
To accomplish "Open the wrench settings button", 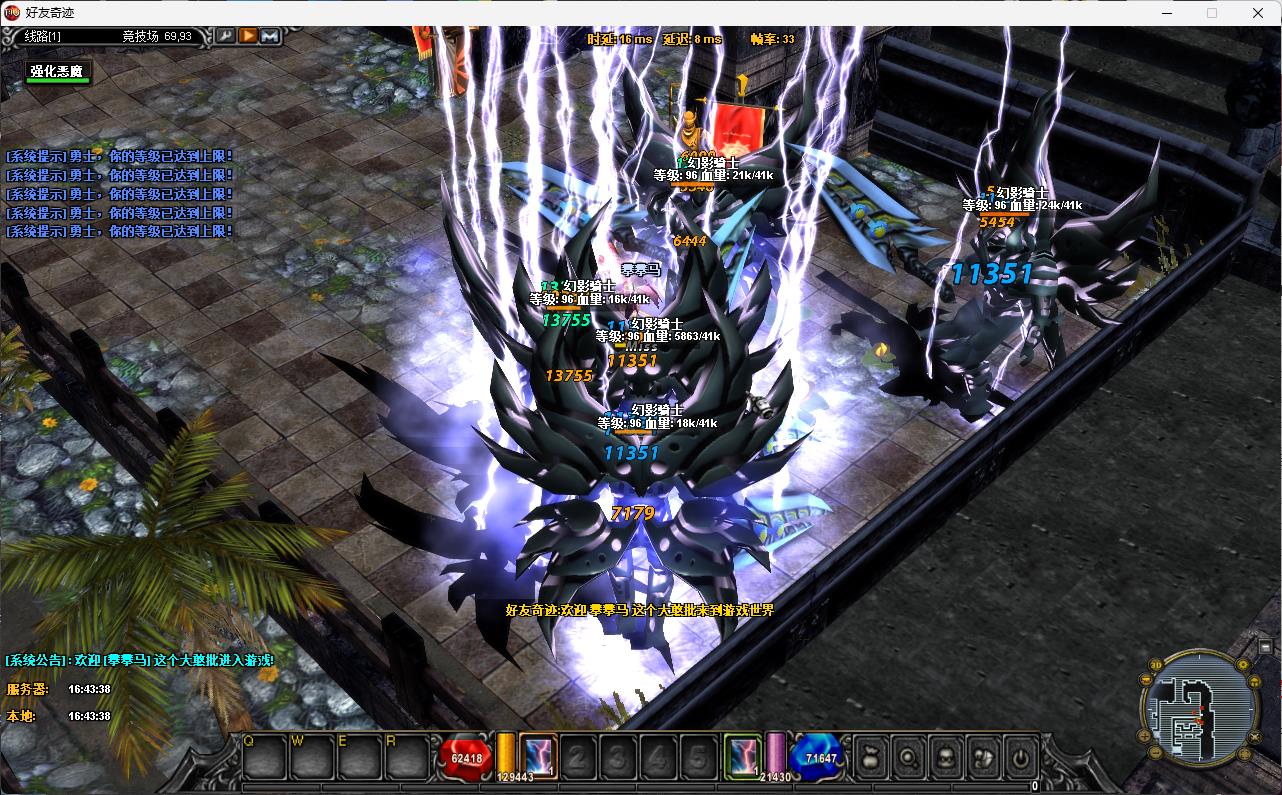I will [x=226, y=36].
